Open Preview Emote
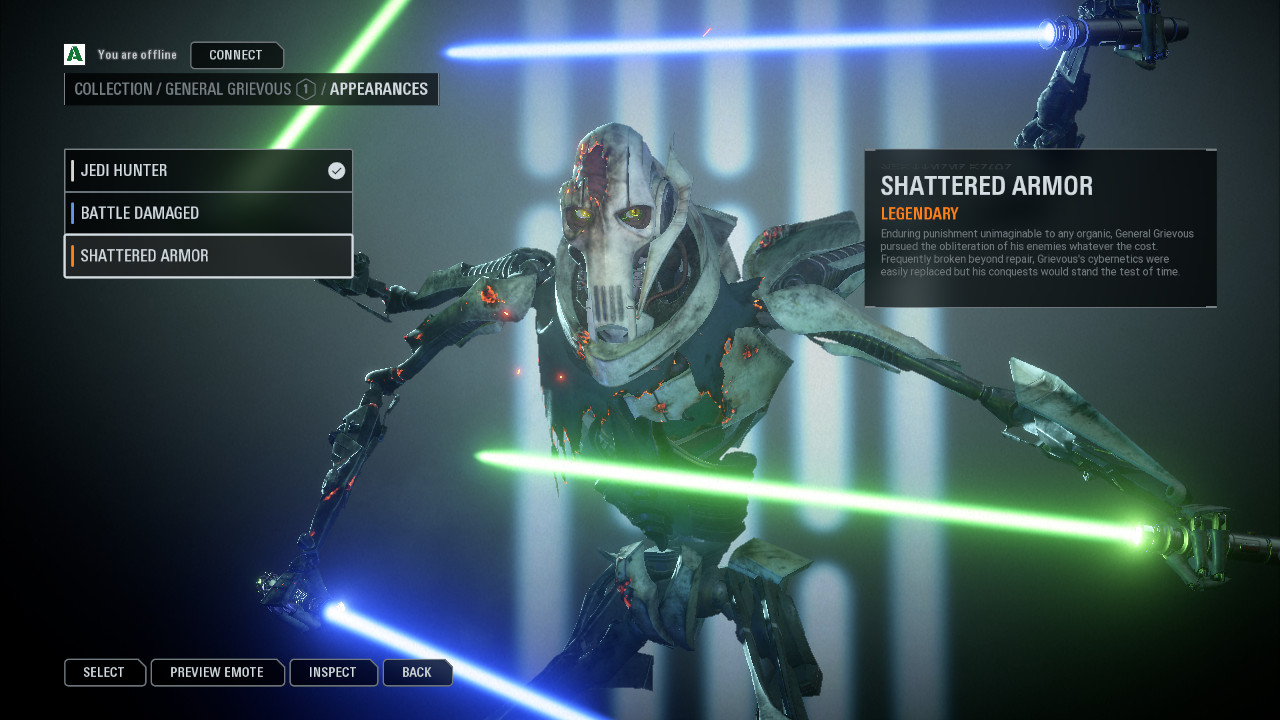 pos(217,672)
